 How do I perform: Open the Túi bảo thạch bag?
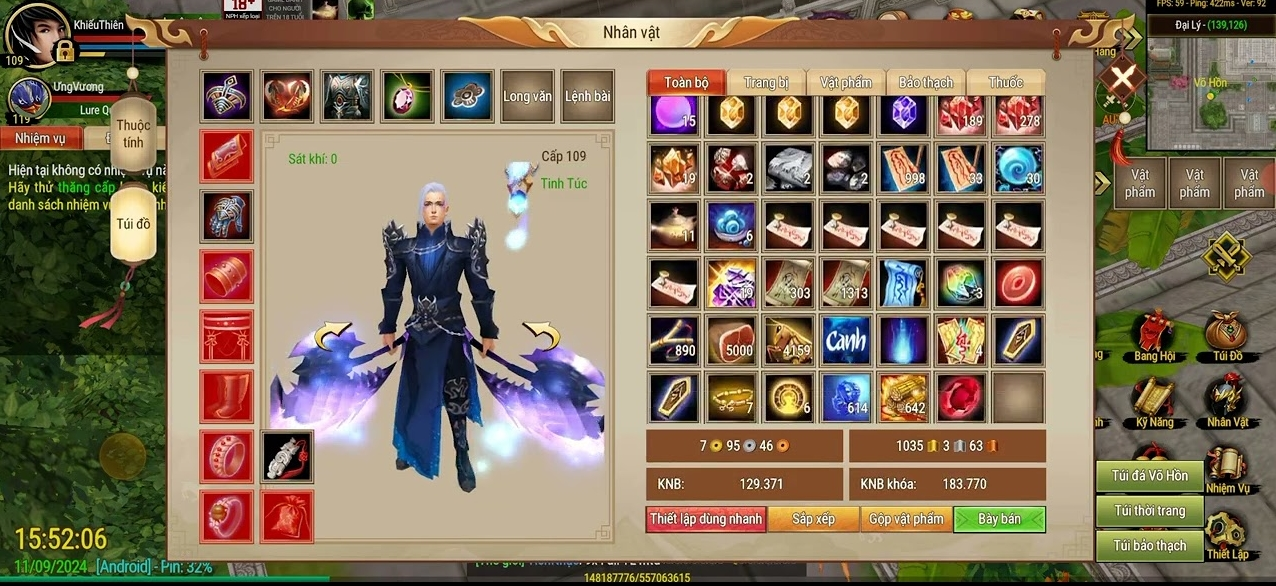tap(1150, 546)
